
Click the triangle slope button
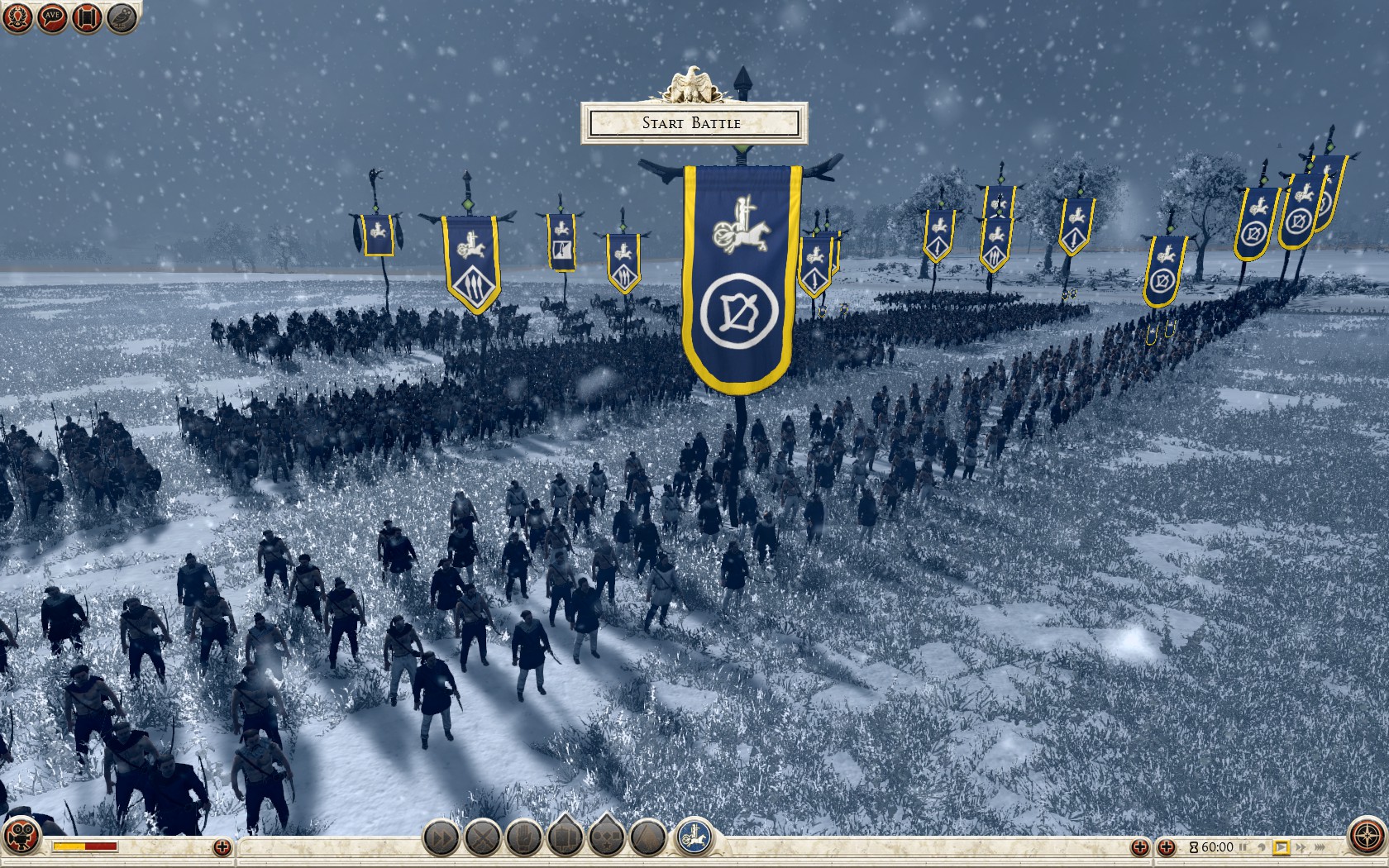point(648,838)
